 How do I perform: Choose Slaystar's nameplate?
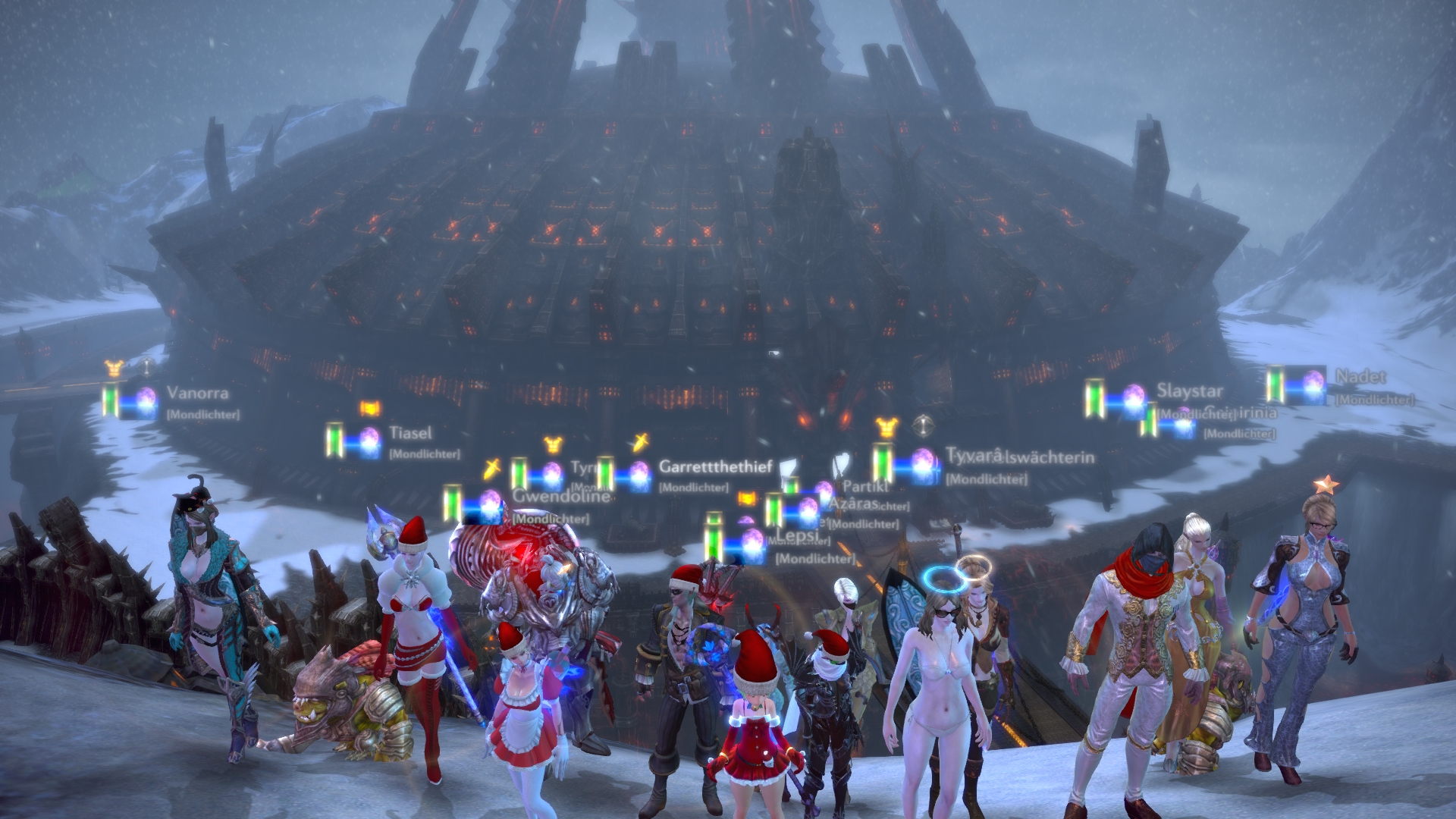[1189, 391]
